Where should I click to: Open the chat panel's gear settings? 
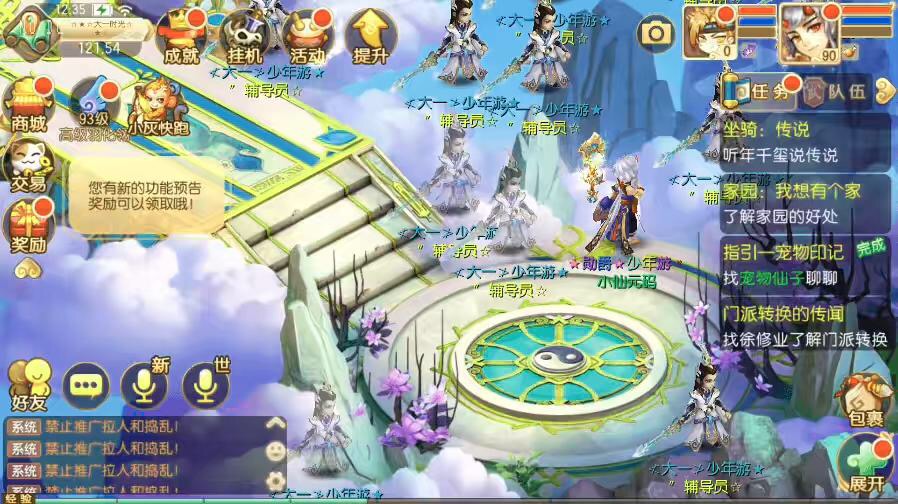tap(275, 481)
